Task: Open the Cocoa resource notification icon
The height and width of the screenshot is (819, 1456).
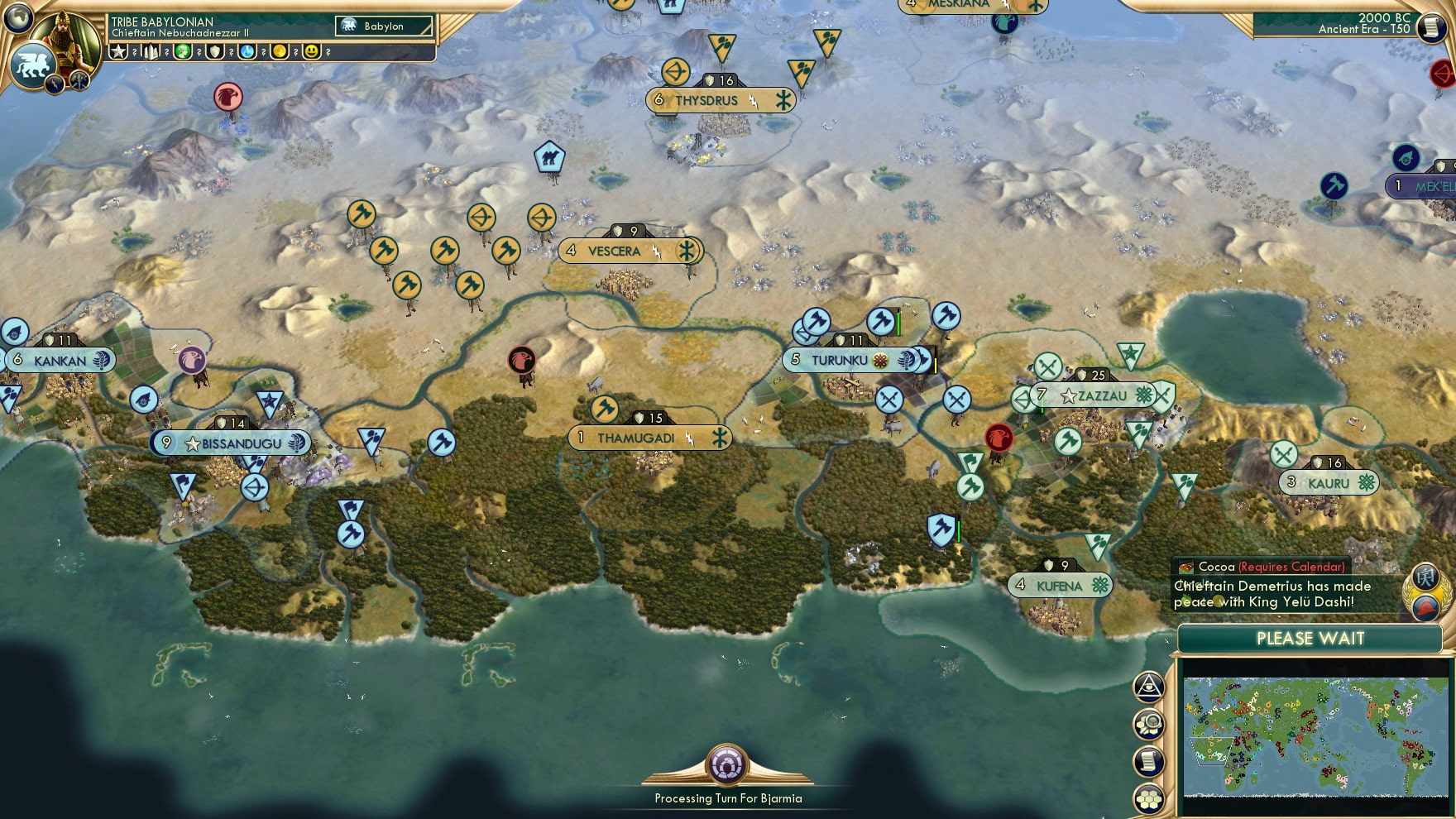Action: click(x=1186, y=567)
